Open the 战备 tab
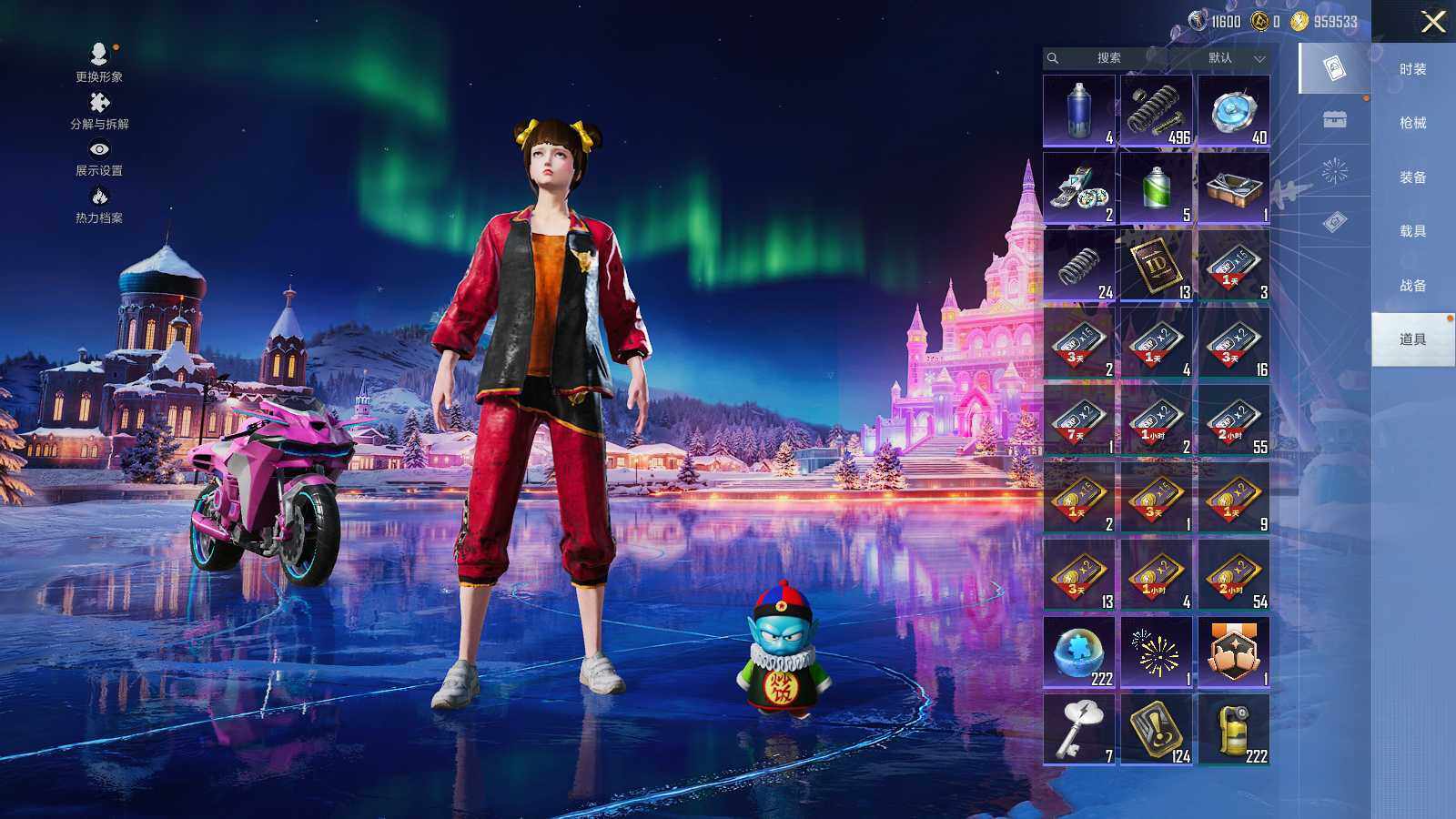 coord(1412,286)
